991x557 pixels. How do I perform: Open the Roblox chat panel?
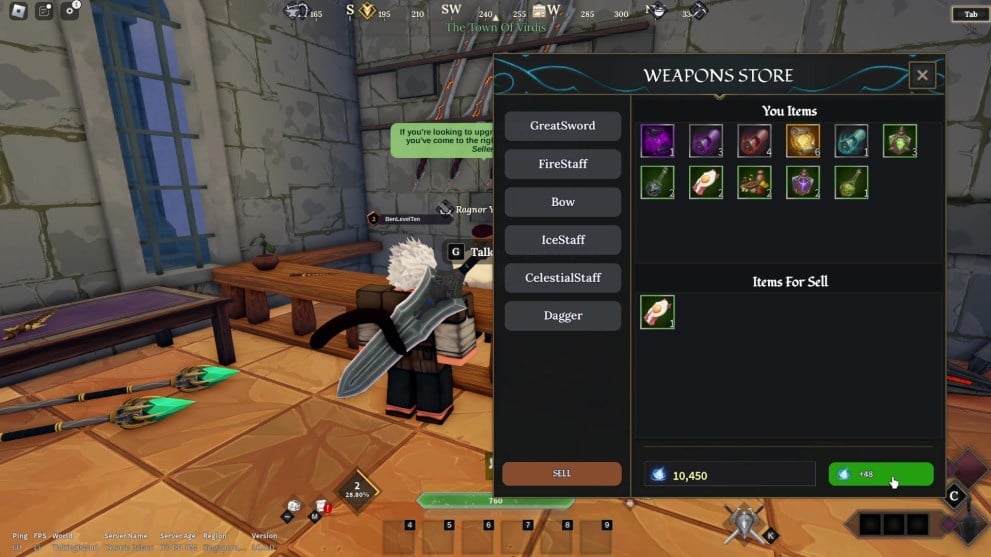point(44,11)
